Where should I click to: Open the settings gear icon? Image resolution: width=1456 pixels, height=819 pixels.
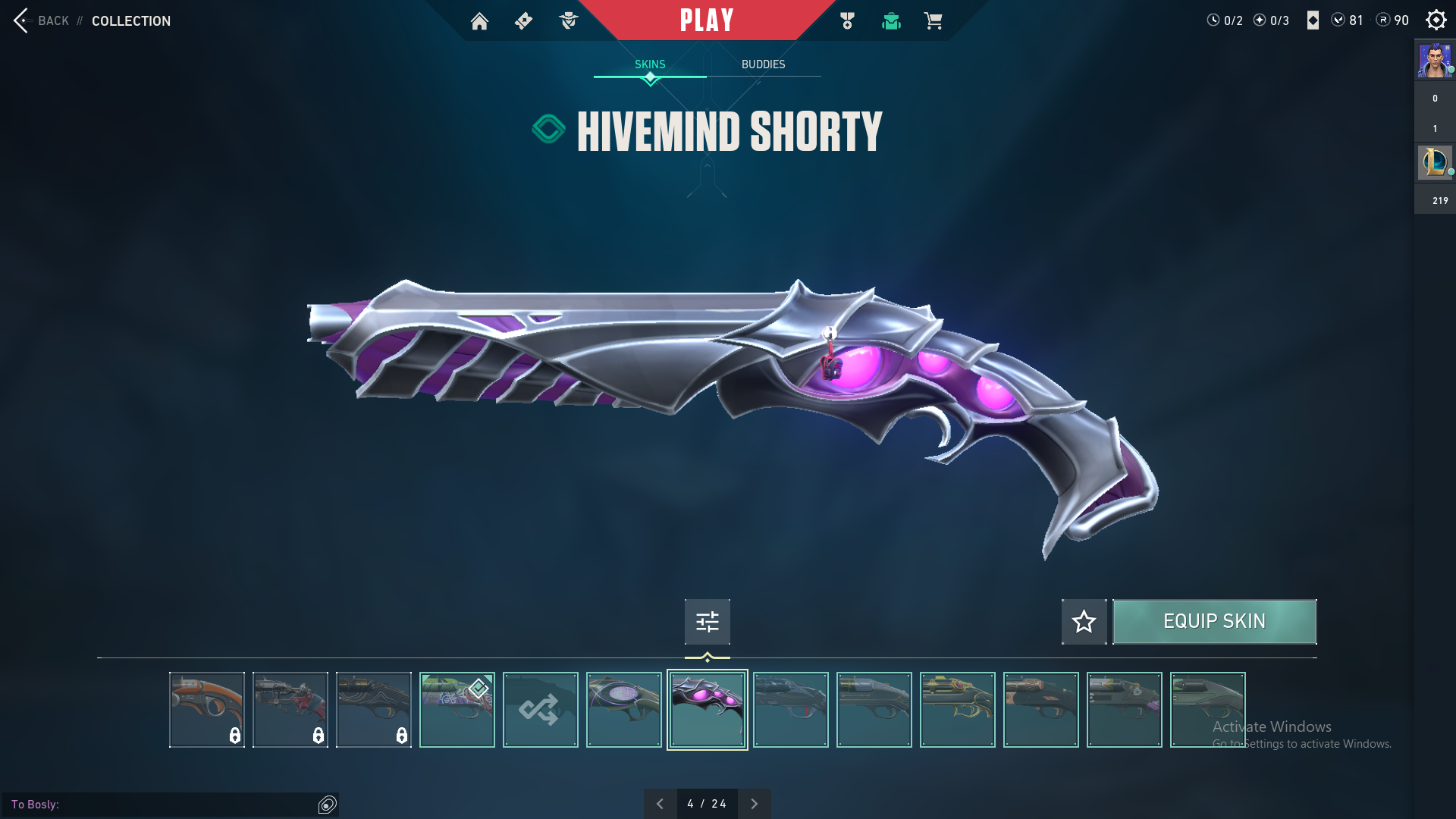pyautogui.click(x=1436, y=20)
